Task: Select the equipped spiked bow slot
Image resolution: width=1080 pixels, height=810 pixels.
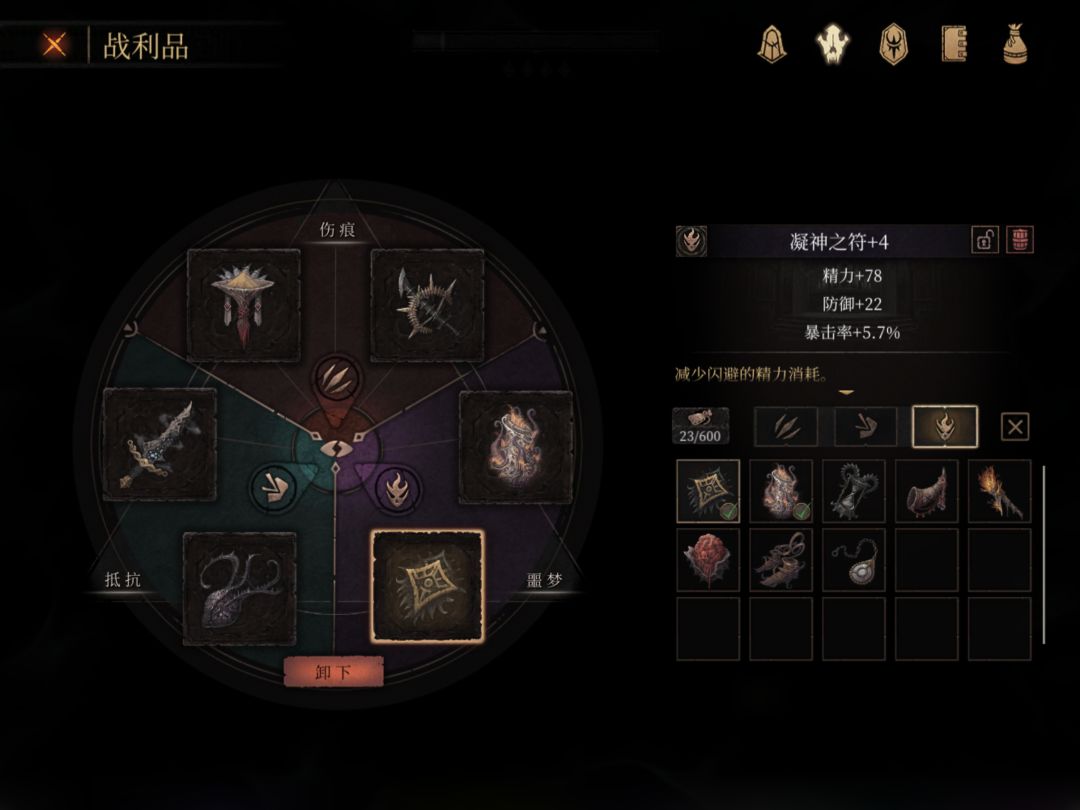Action: (x=427, y=305)
